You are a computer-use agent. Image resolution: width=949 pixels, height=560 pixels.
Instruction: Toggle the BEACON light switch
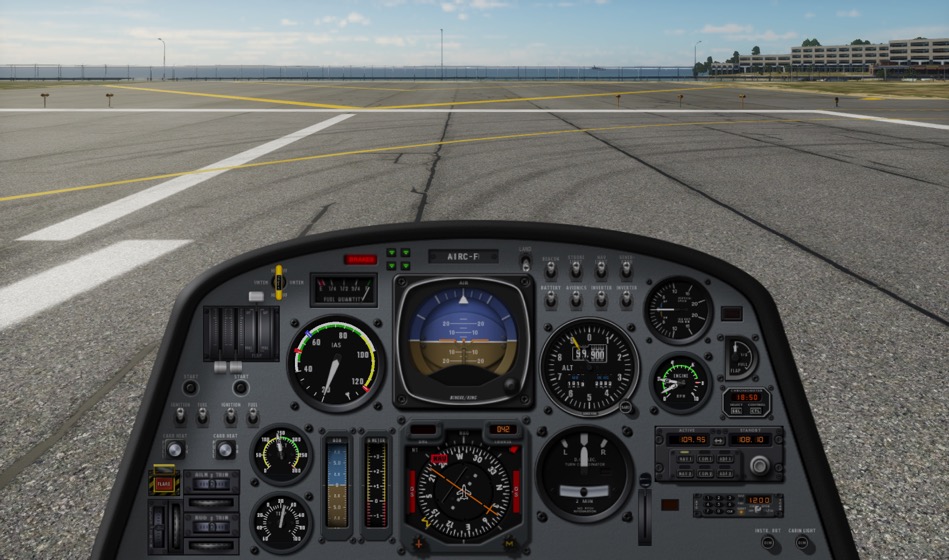pos(550,270)
